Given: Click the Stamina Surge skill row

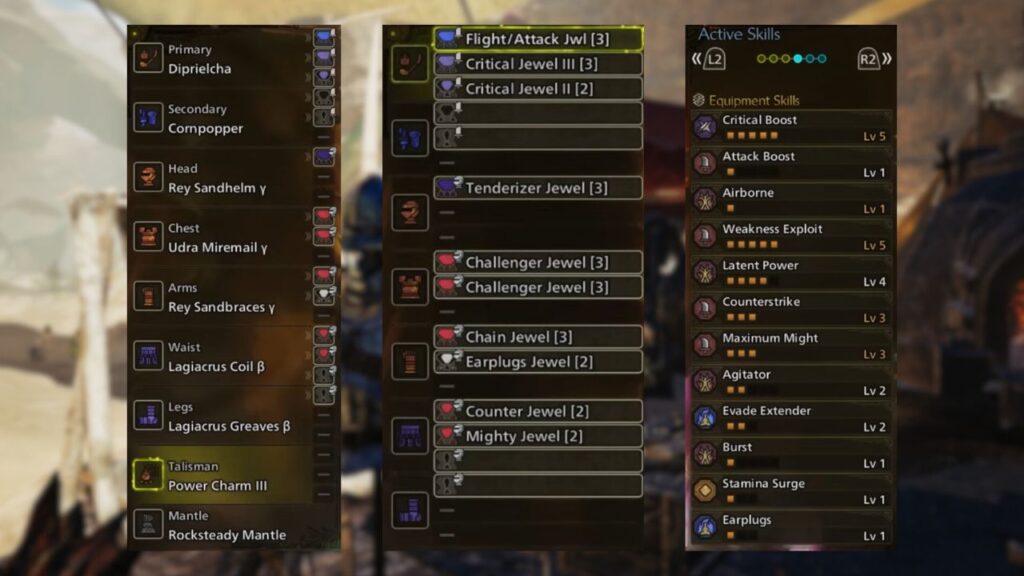Looking at the screenshot, I should (790, 491).
